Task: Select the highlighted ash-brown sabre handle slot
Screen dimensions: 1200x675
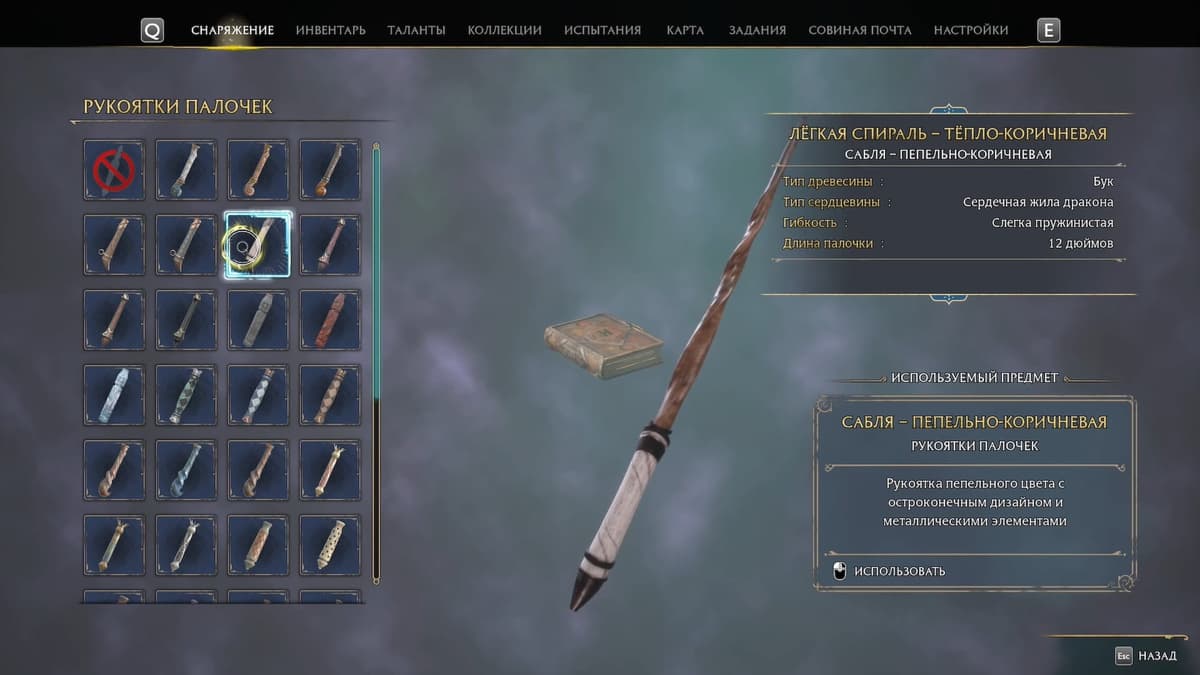Action: pos(258,245)
